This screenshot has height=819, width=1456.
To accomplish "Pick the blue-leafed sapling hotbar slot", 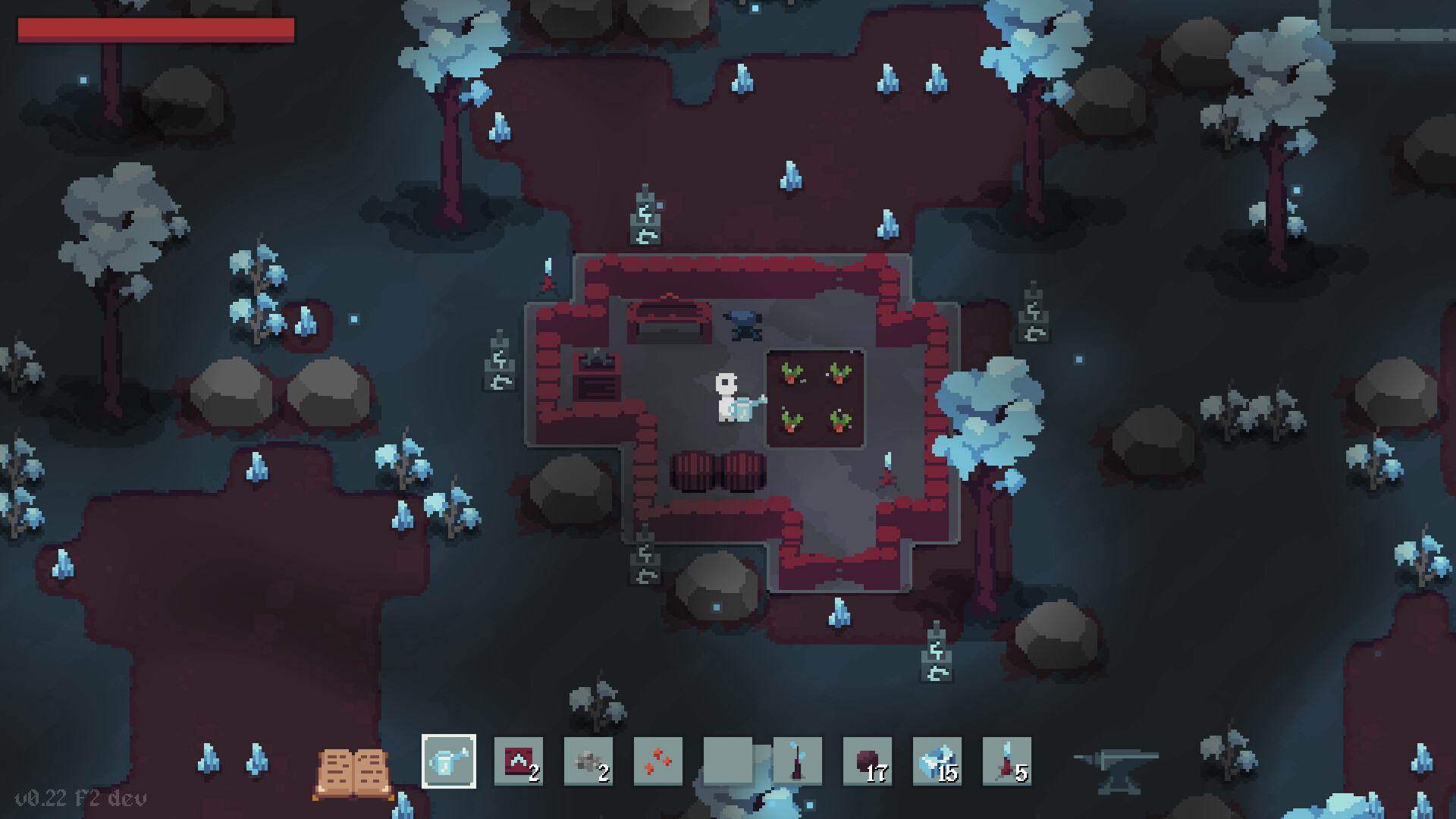I will [x=798, y=761].
